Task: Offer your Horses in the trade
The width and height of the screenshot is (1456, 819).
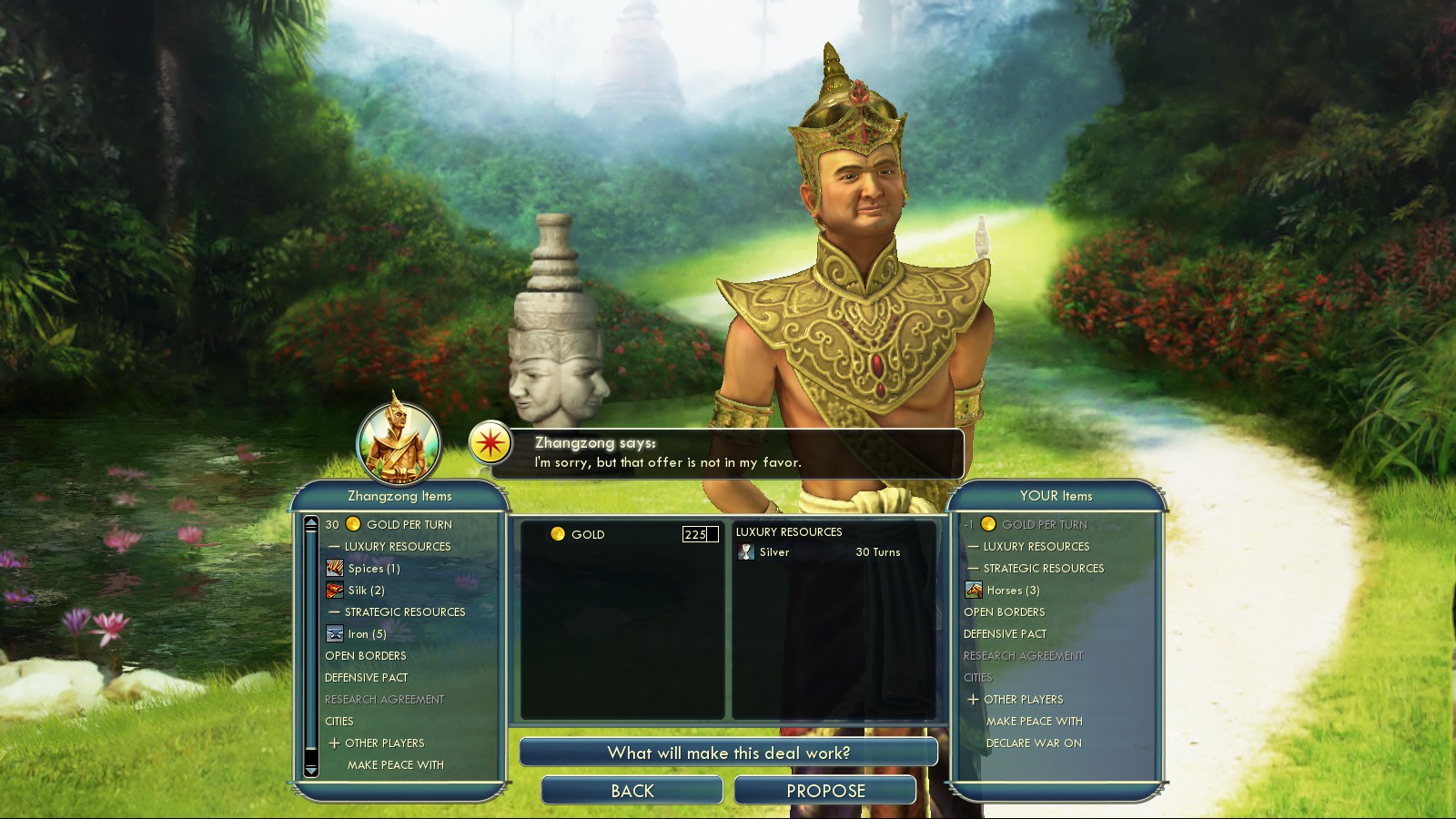Action: pos(1012,591)
